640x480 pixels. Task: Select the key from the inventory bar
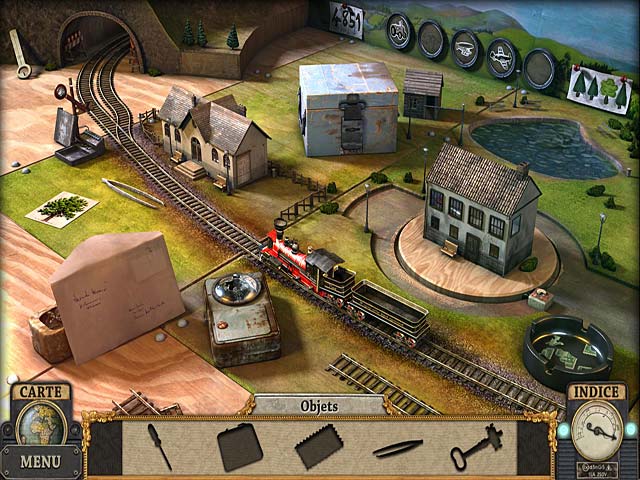click(475, 446)
